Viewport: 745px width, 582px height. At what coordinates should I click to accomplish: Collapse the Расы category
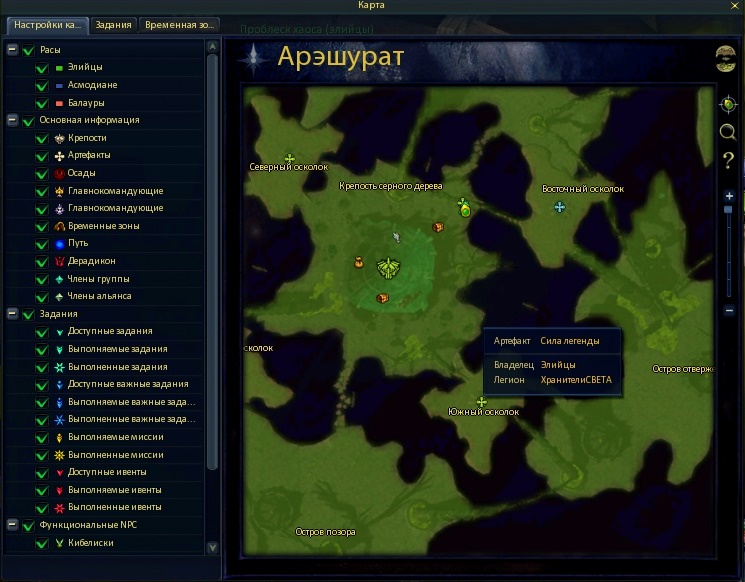12,50
